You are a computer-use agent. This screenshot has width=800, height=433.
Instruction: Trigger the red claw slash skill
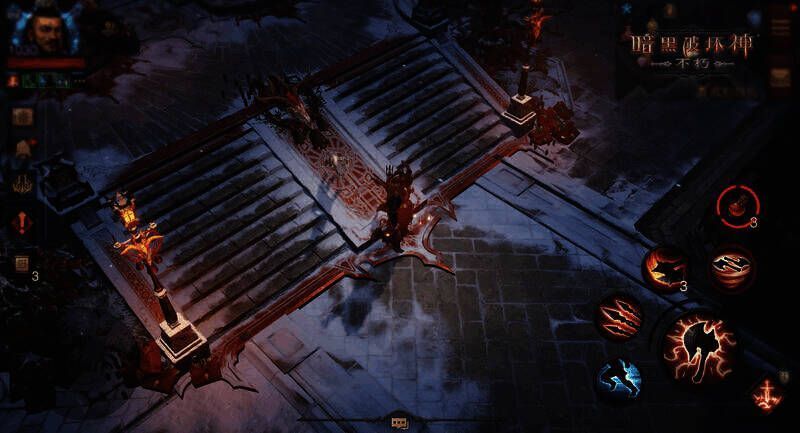pyautogui.click(x=620, y=317)
